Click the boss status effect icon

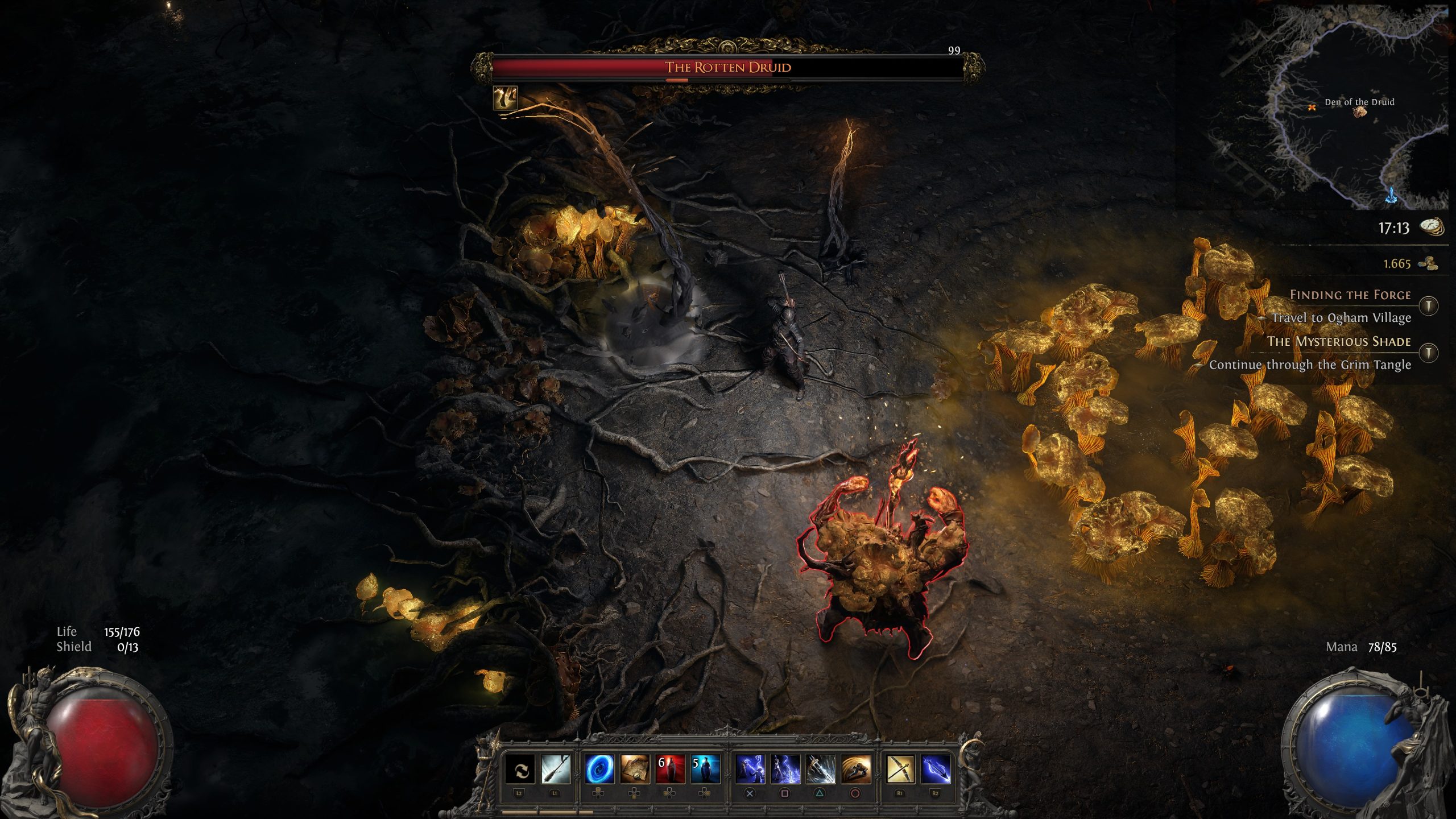pyautogui.click(x=505, y=98)
